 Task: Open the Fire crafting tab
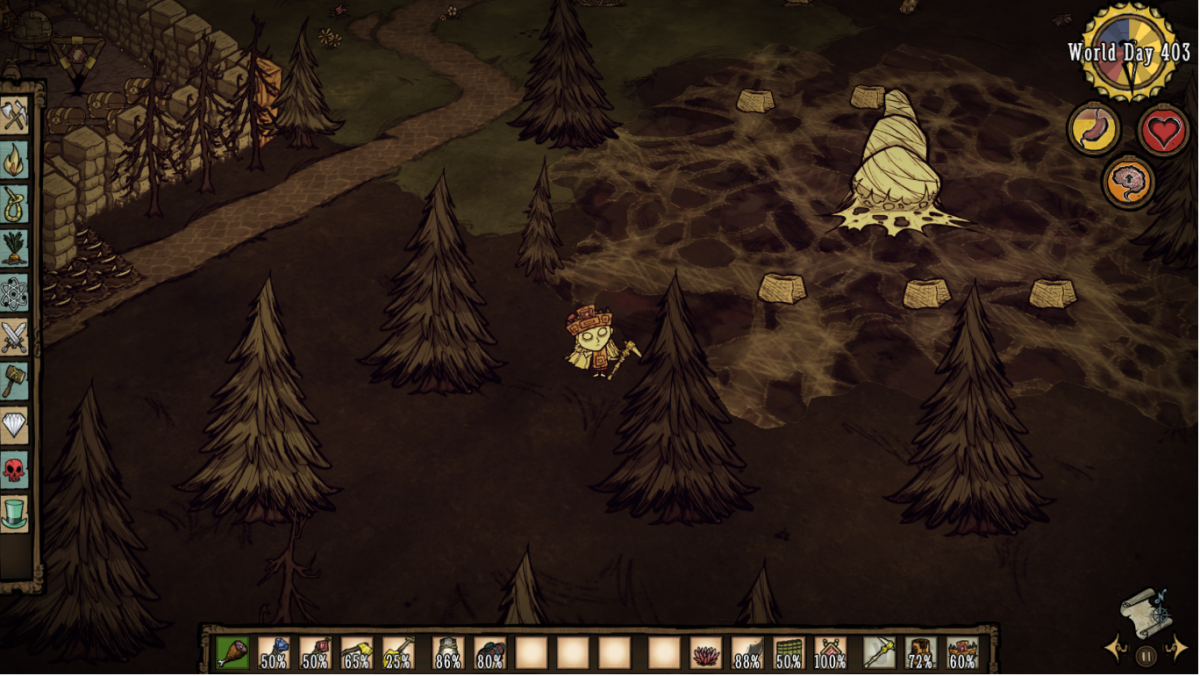click(14, 161)
